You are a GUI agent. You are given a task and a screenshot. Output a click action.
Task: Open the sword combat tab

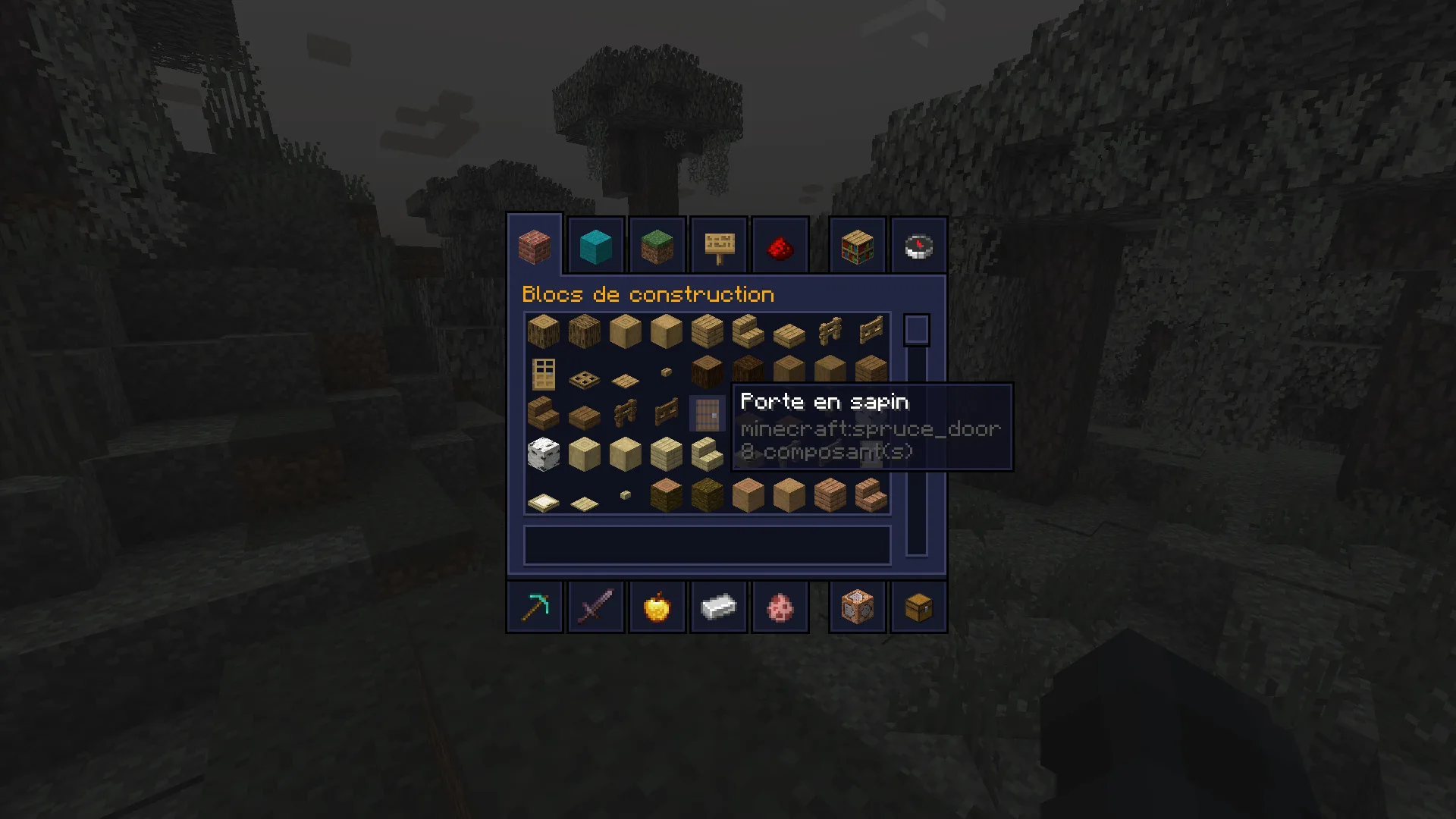tap(596, 607)
